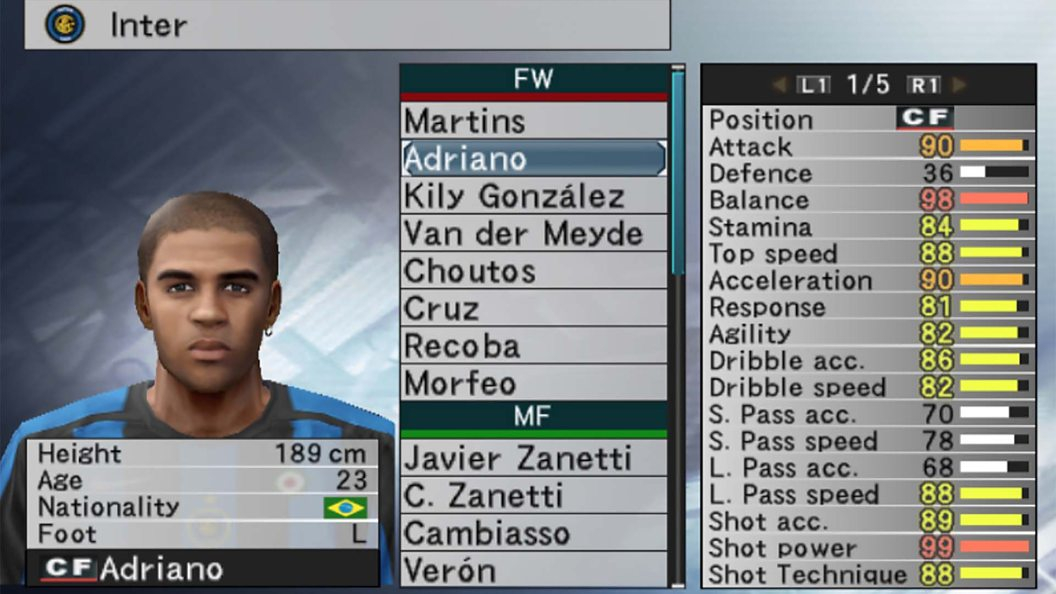Choose Choutos from the forwards
The image size is (1056, 594).
(x=533, y=271)
